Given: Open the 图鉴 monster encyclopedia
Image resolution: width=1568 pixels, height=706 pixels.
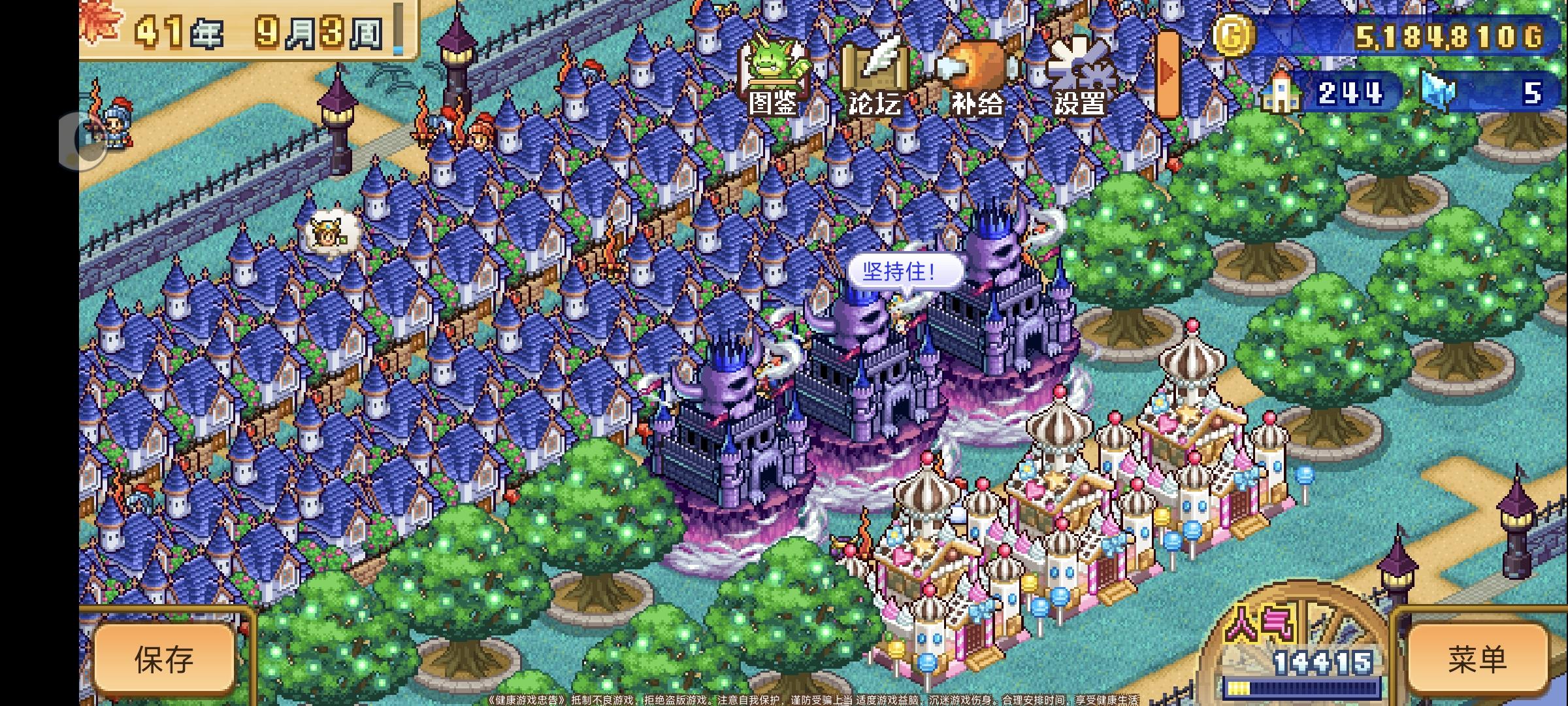Looking at the screenshot, I should pyautogui.click(x=774, y=72).
